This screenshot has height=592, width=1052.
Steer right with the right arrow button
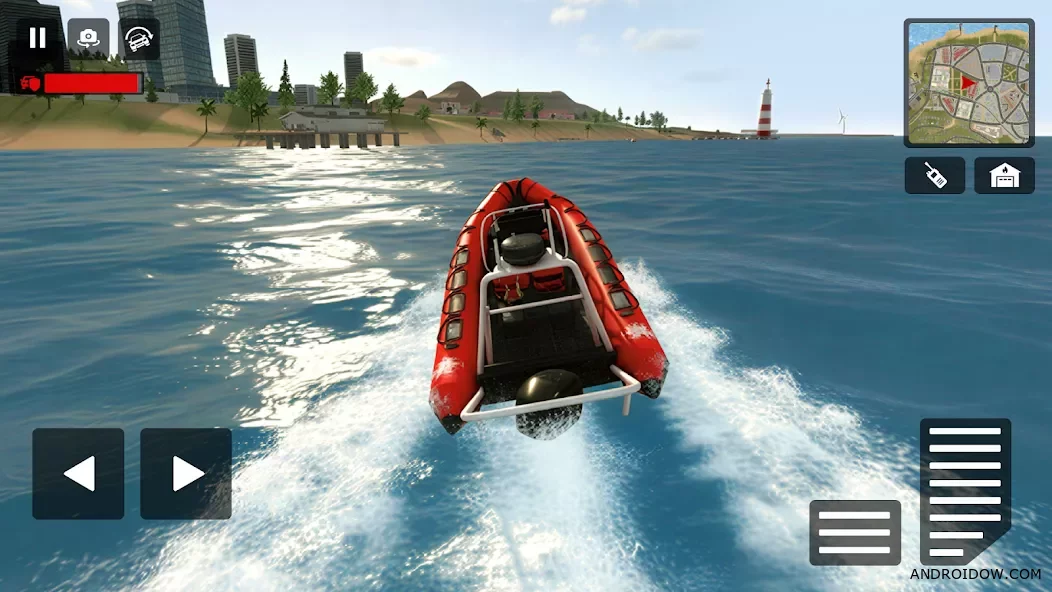(x=186, y=474)
